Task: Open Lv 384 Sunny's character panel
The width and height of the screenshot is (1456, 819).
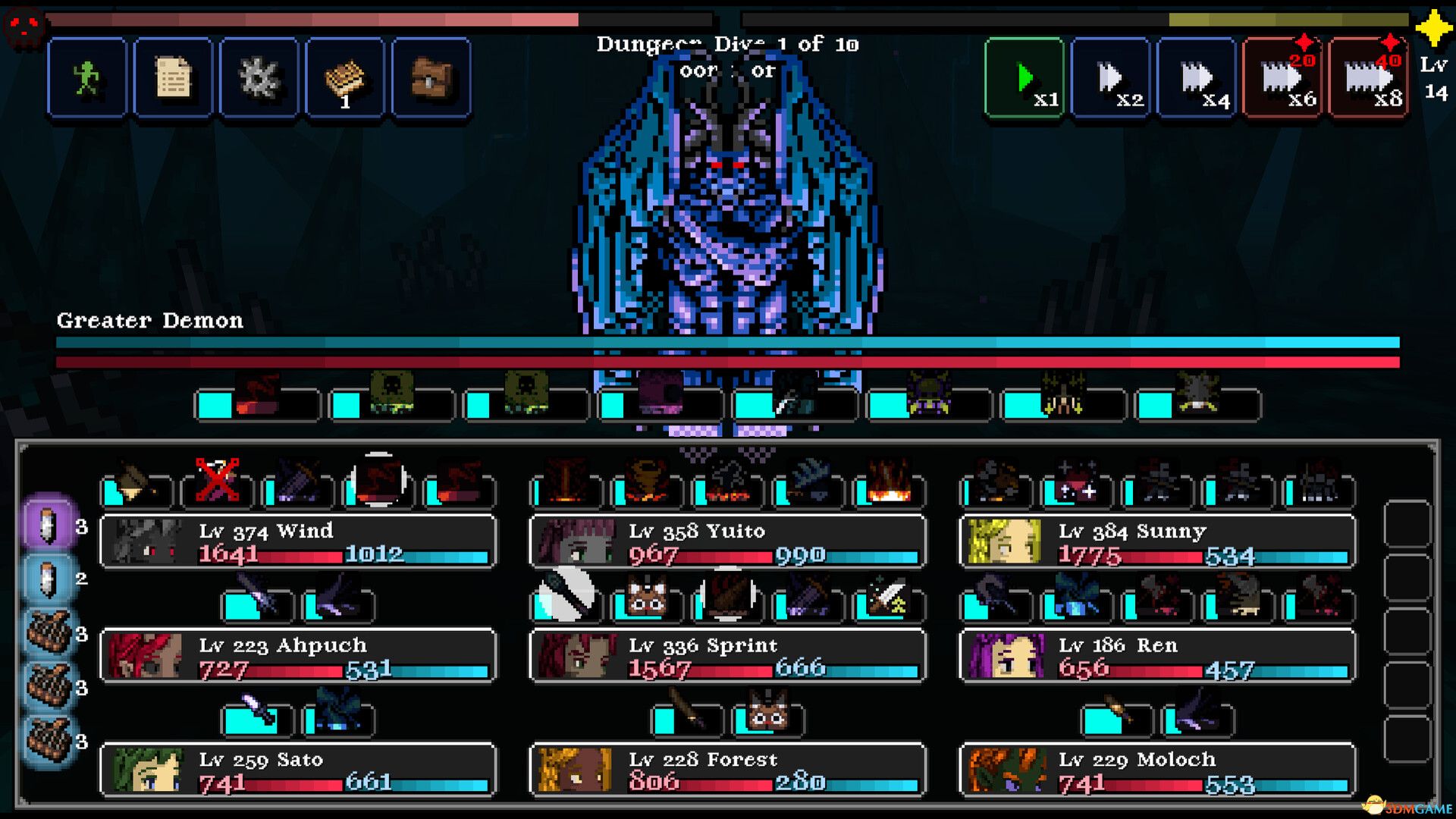Action: [1155, 541]
